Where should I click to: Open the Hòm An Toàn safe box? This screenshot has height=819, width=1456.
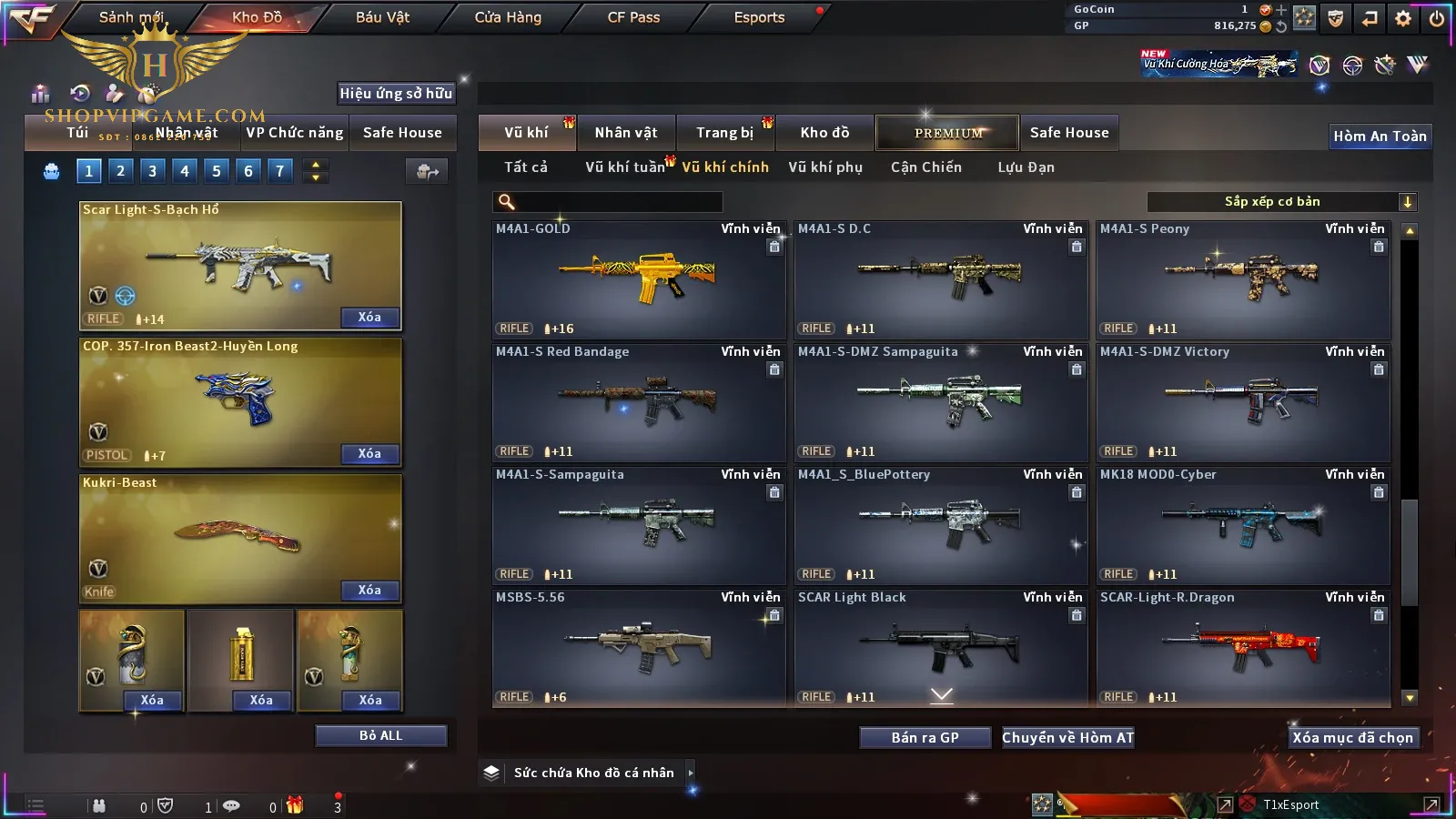point(1380,136)
